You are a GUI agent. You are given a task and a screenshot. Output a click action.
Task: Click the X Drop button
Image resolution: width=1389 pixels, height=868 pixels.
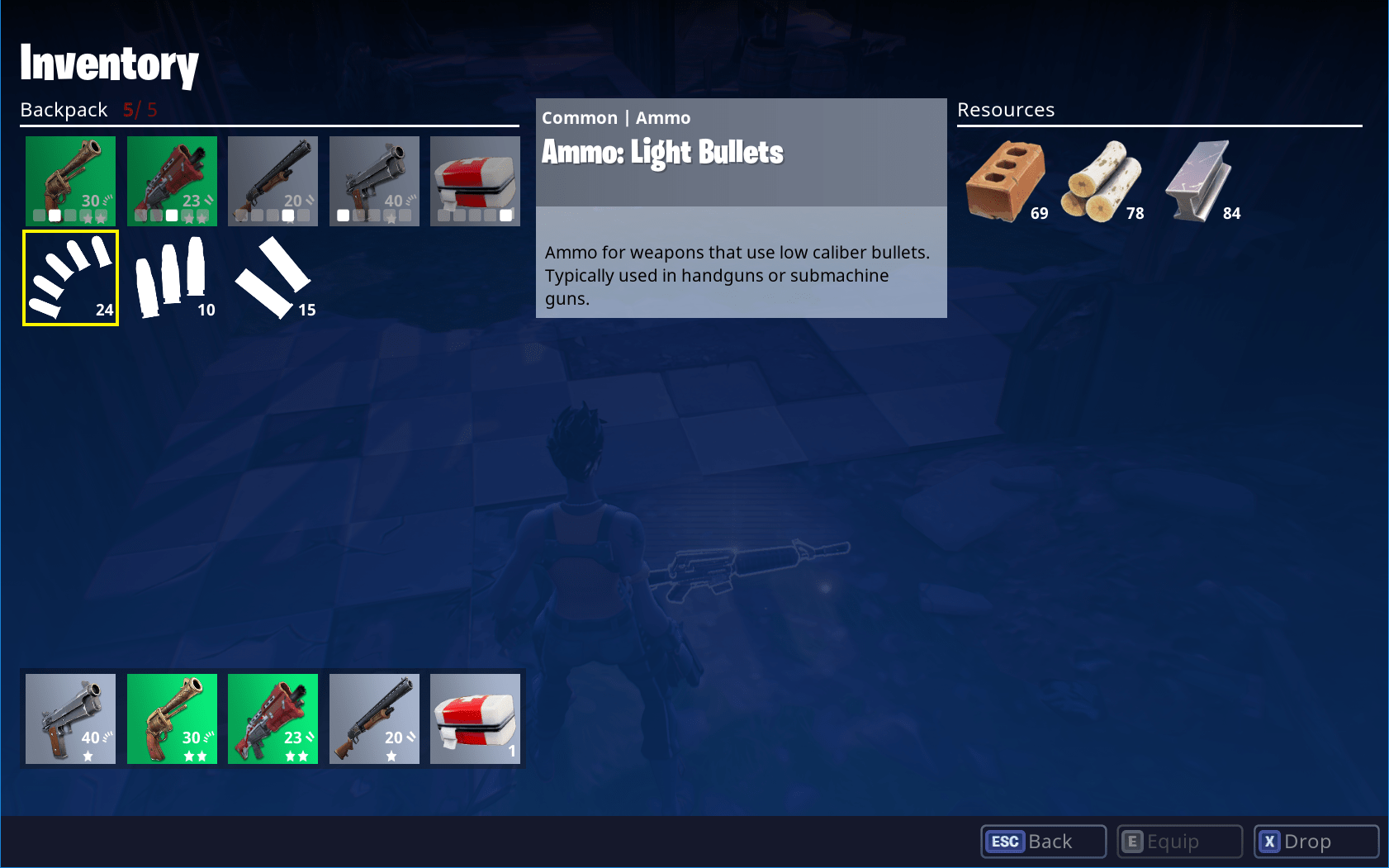pos(1315,841)
